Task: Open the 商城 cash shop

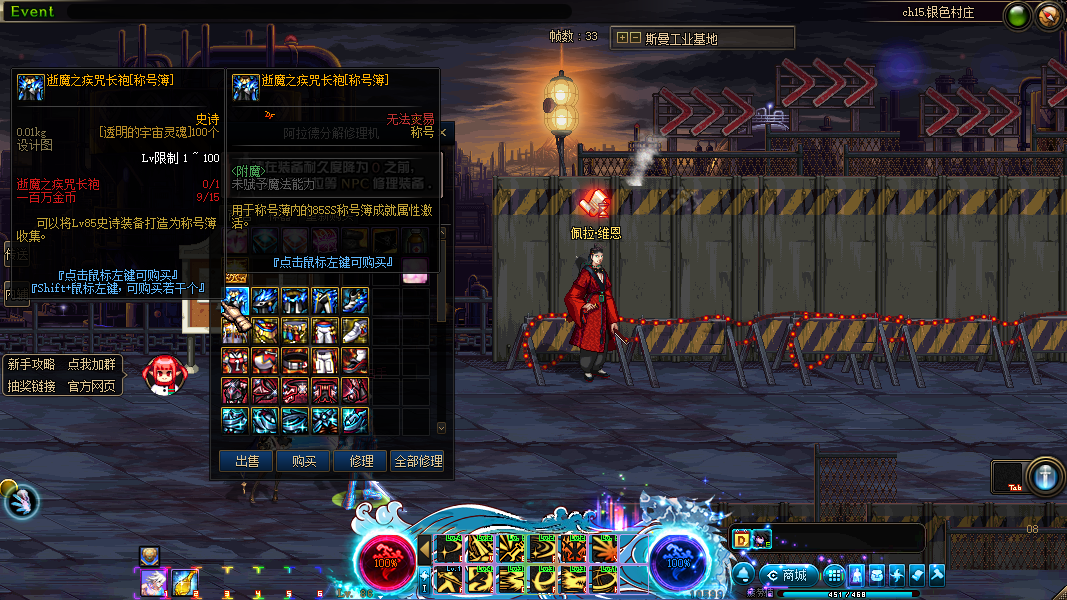Action: point(788,575)
